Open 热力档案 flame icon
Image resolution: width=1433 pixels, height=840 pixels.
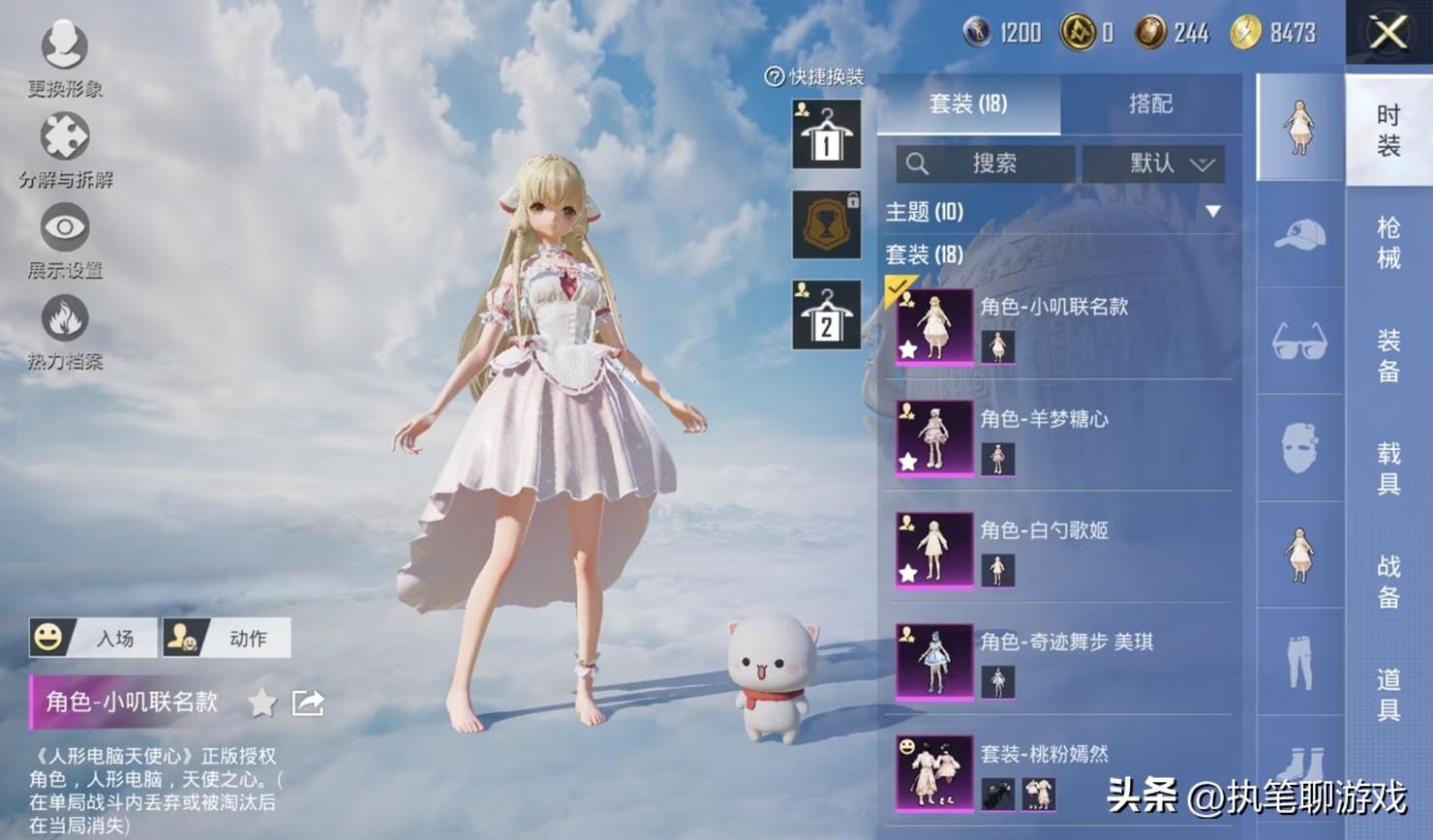click(65, 331)
